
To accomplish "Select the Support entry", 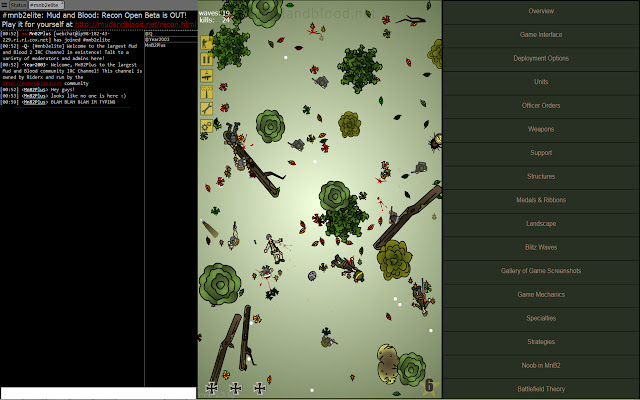I will pos(541,153).
